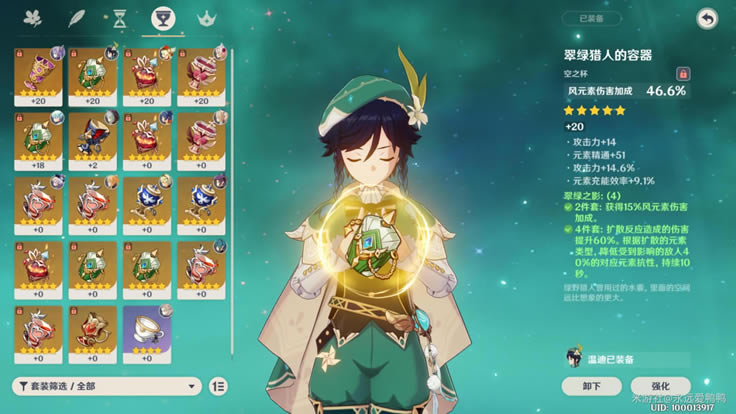Open the 套装筛选 set filter dropdown
736x414 pixels.
click(x=107, y=386)
